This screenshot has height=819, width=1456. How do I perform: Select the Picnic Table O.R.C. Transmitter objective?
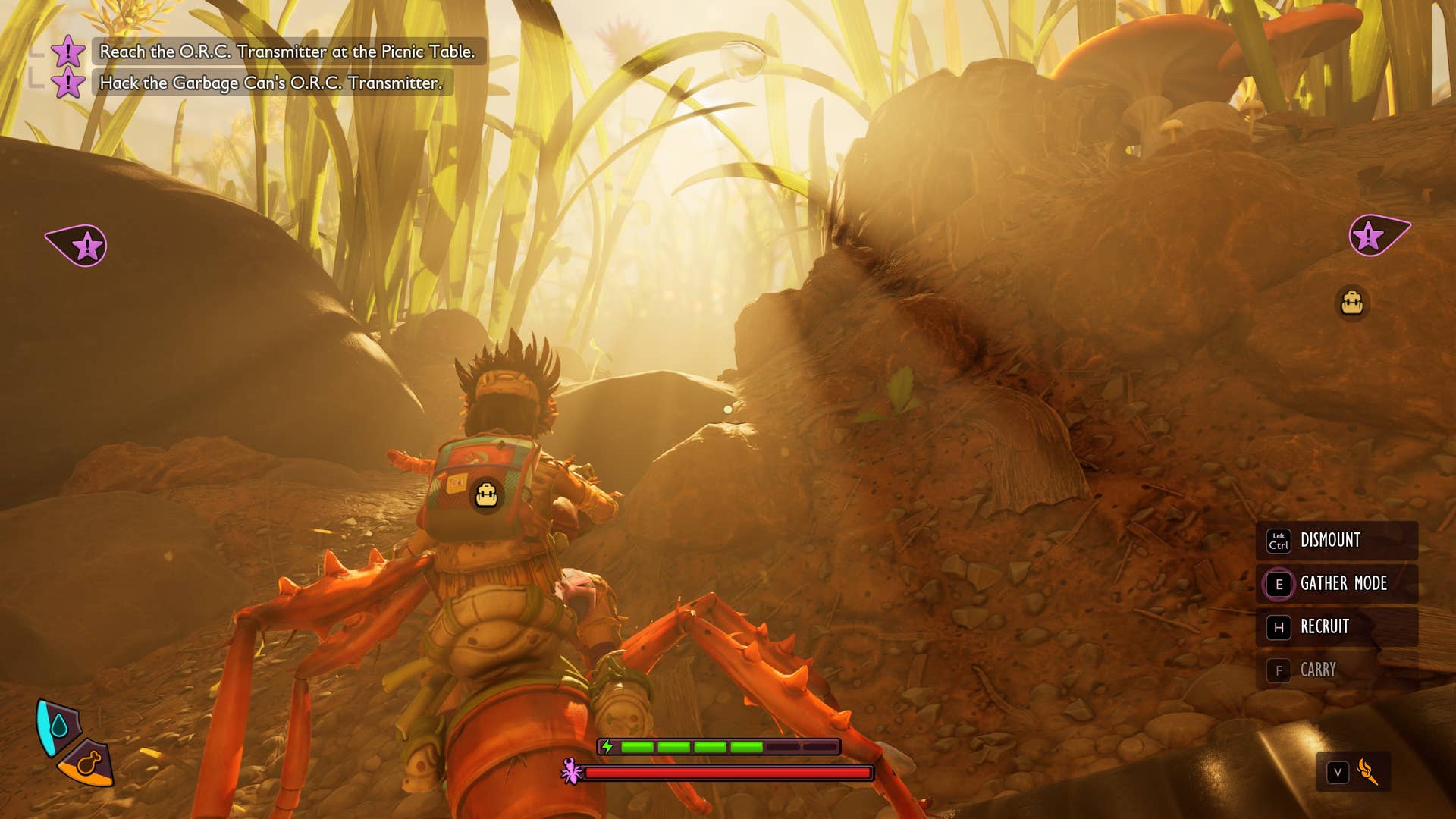[287, 52]
